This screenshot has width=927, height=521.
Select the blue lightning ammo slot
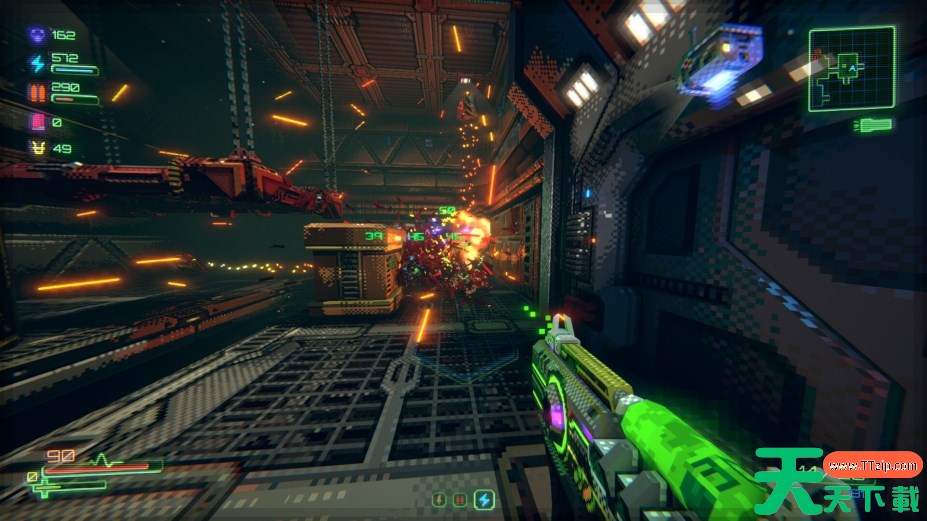click(484, 498)
